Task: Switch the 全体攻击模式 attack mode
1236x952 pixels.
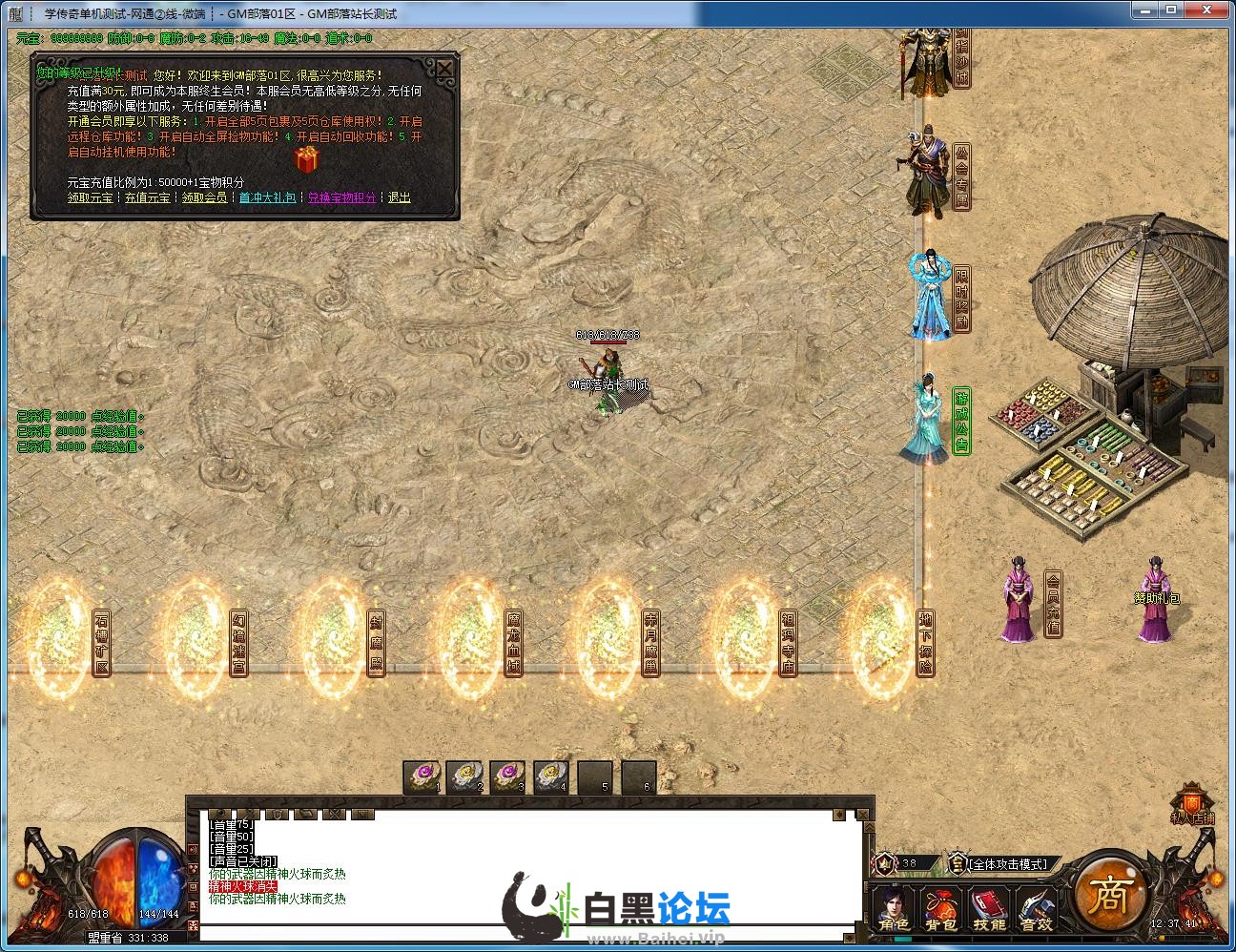Action: pos(1009,864)
